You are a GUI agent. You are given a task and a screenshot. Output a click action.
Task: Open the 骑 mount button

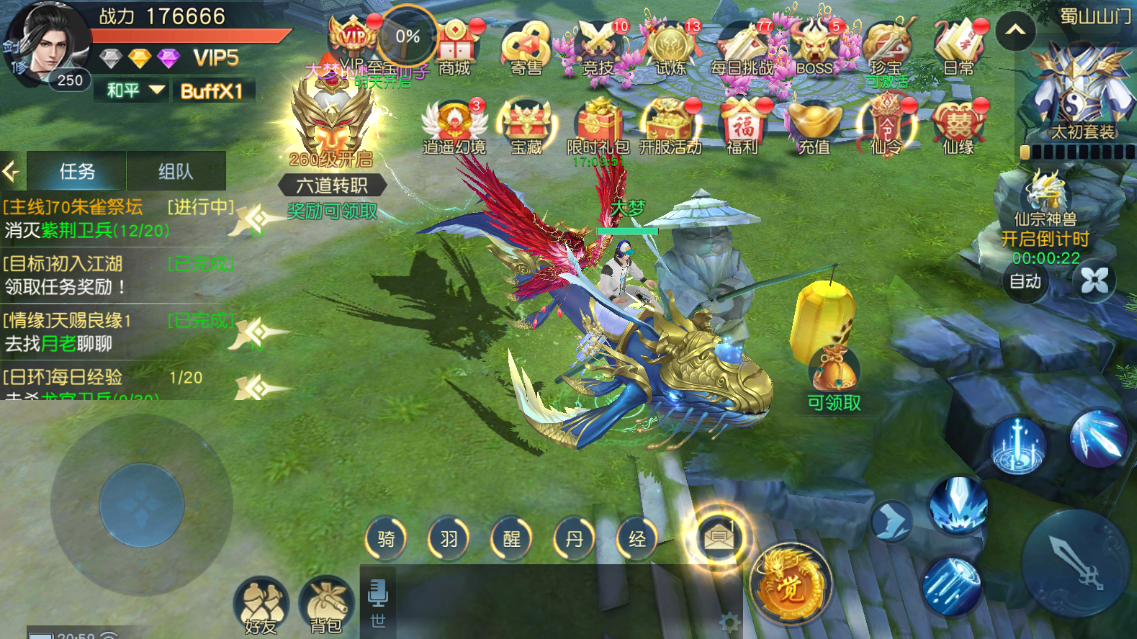coord(386,539)
